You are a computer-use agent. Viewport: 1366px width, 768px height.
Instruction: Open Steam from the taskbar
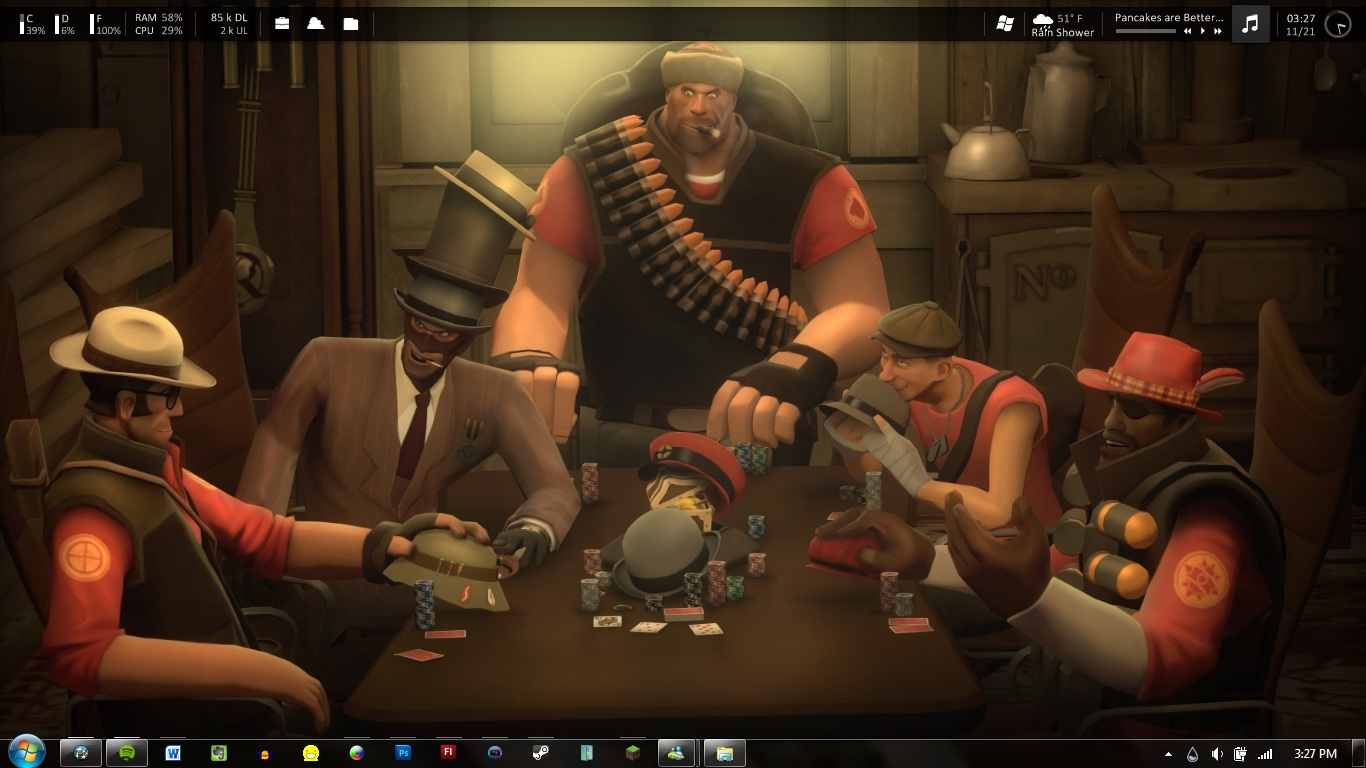tap(540, 753)
